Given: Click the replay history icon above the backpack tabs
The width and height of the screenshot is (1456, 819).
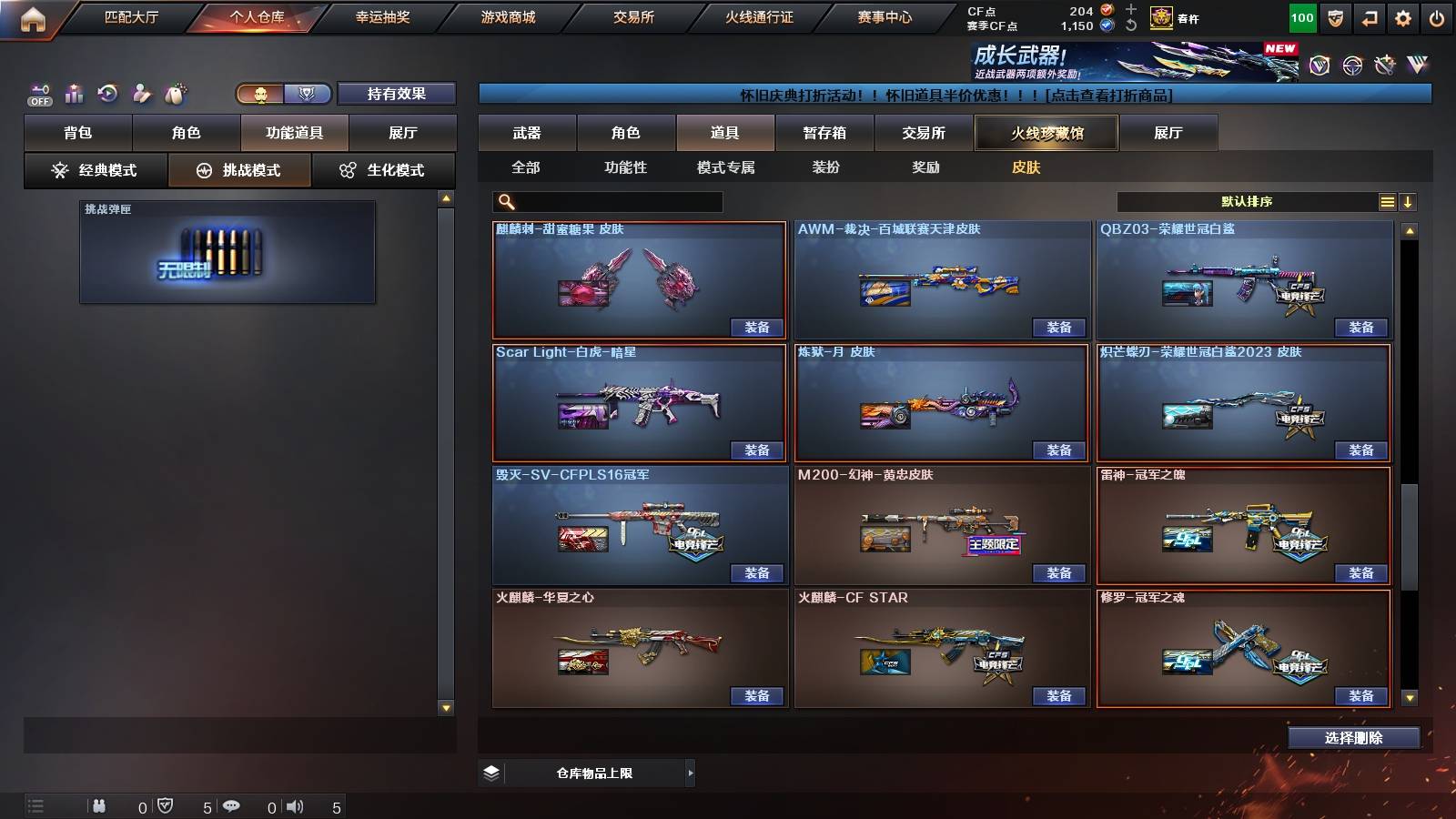Looking at the screenshot, I should (x=108, y=91).
